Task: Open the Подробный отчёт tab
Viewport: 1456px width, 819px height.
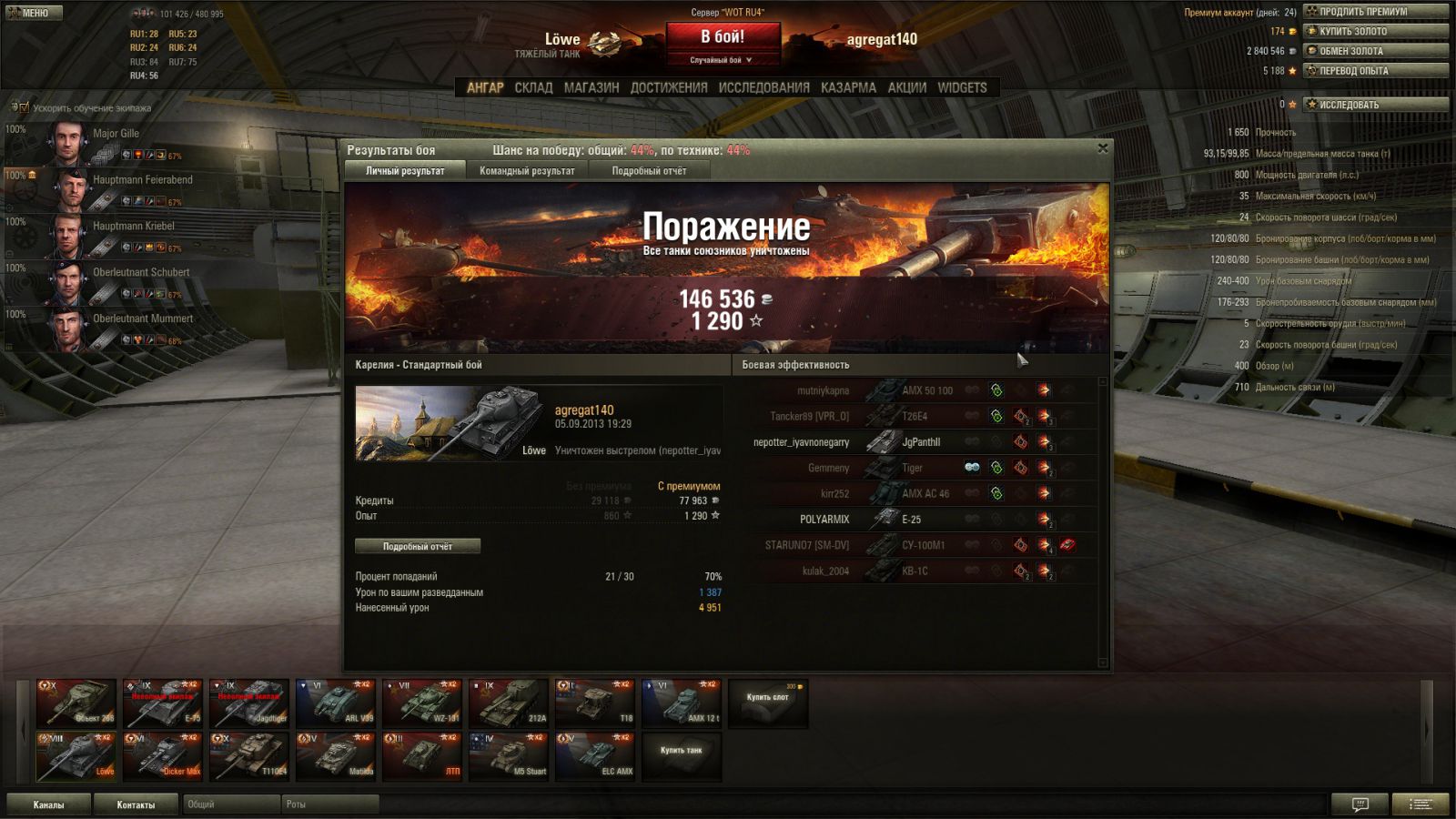Action: pos(649,171)
